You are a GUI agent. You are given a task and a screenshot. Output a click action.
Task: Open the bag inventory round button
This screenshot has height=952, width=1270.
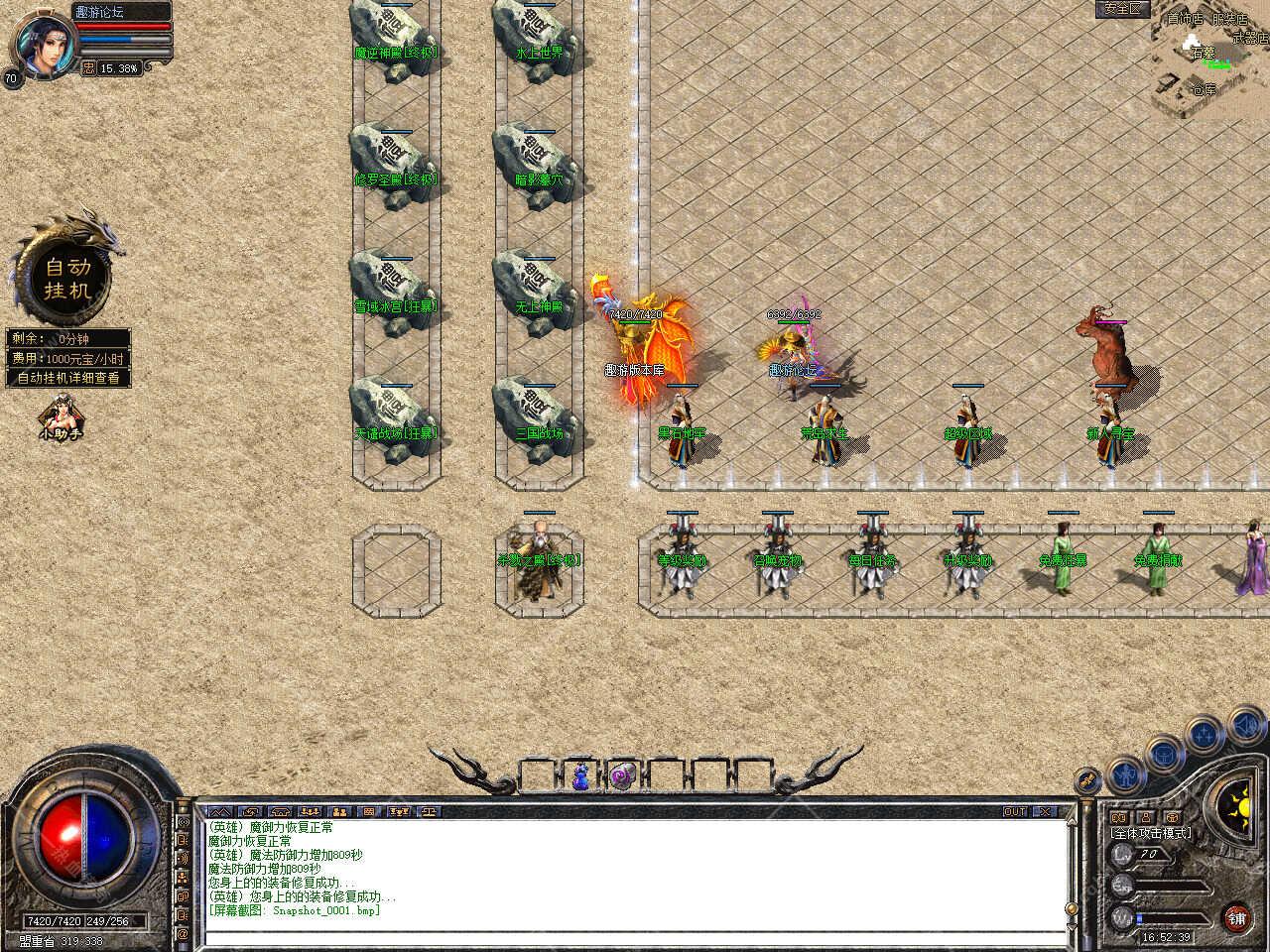pyautogui.click(x=1166, y=753)
